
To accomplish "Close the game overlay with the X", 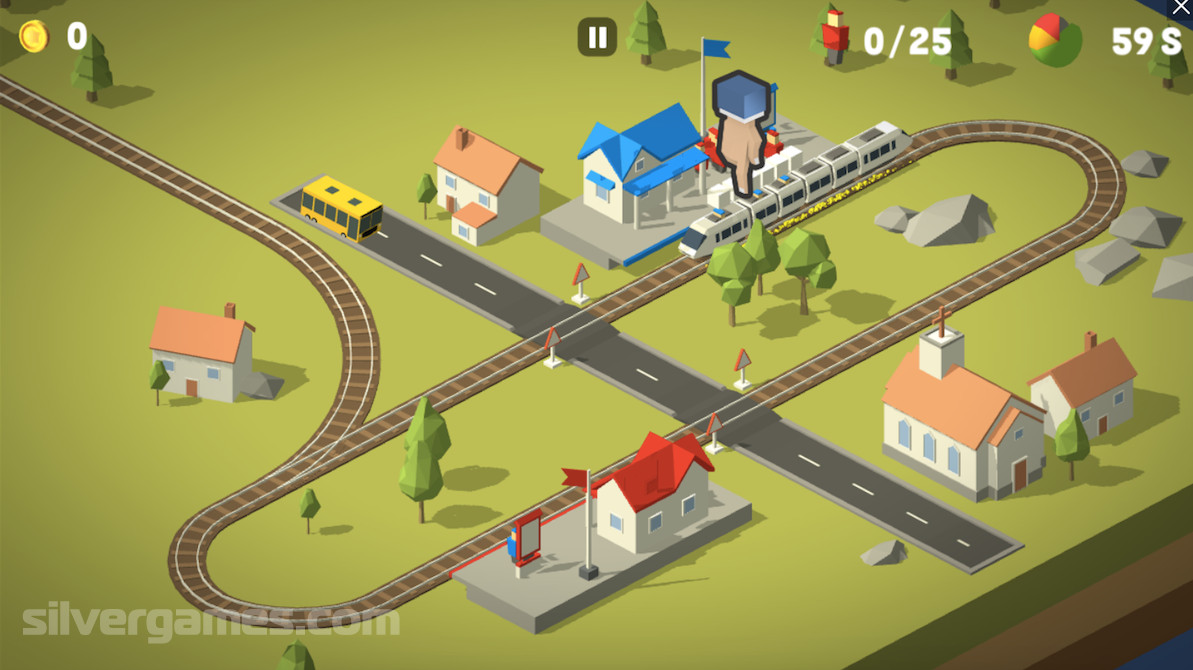I will click(x=1181, y=8).
